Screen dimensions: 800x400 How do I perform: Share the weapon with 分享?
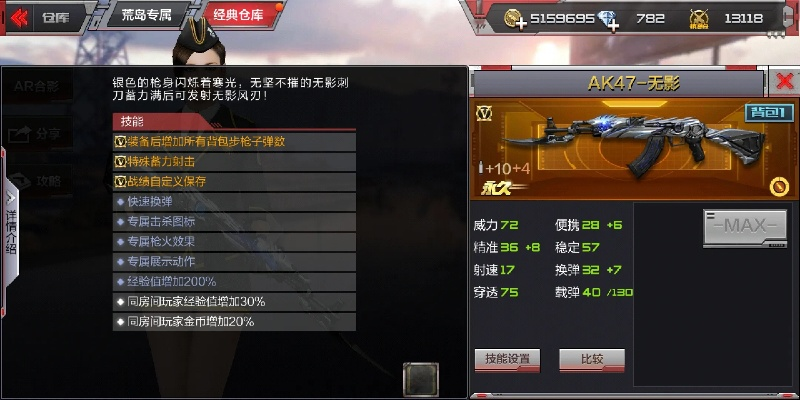[x=37, y=134]
